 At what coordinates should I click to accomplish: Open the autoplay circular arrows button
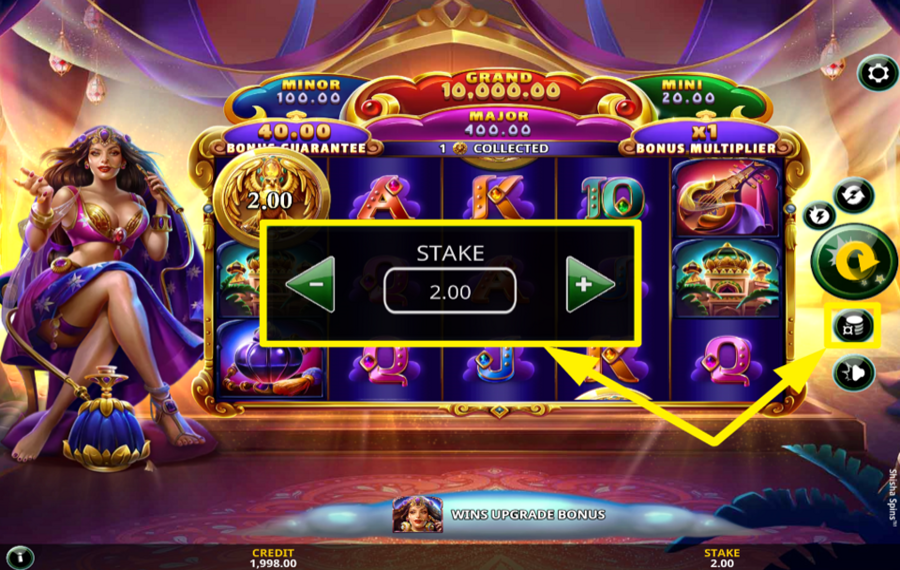855,195
